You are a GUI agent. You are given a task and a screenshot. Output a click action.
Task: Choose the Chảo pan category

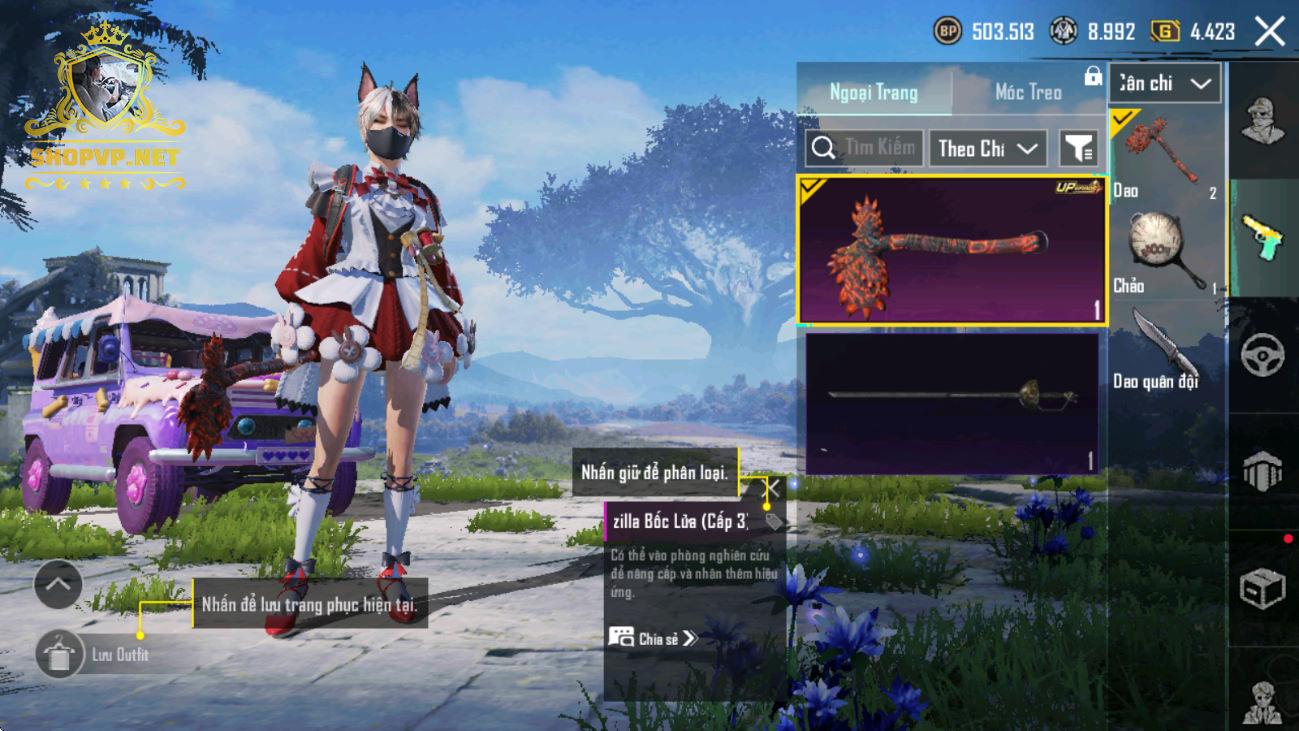pyautogui.click(x=1166, y=253)
